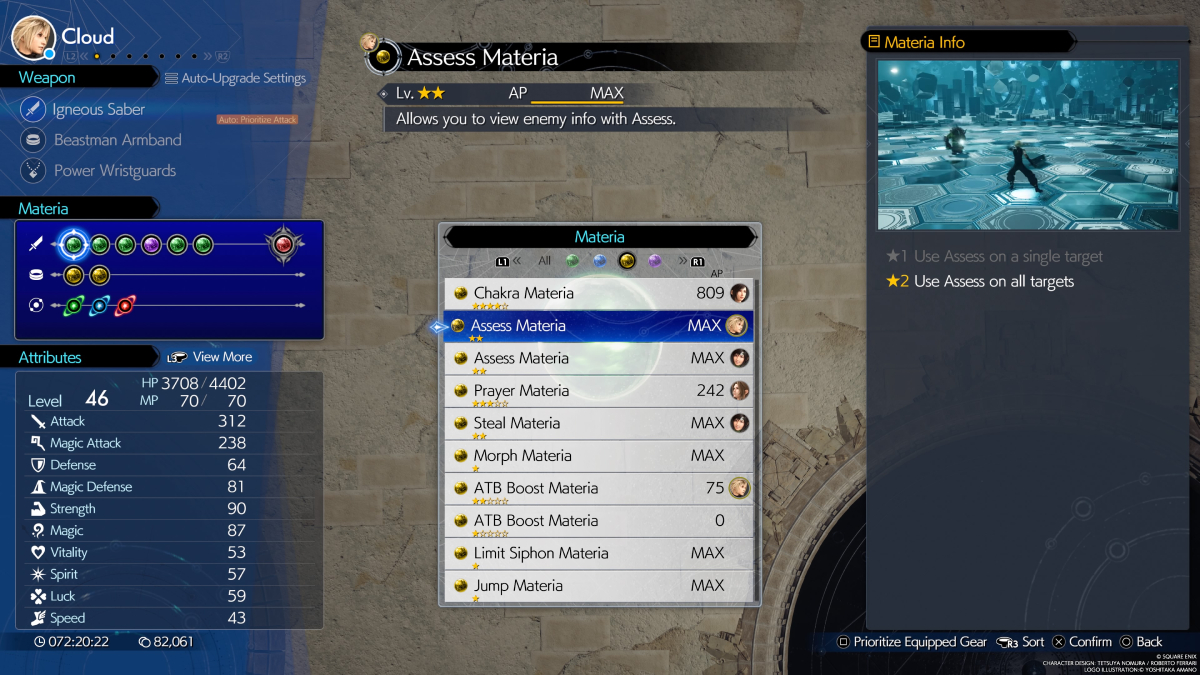Open Beastman Armband armor slot
This screenshot has height=675, width=1200.
[117, 140]
